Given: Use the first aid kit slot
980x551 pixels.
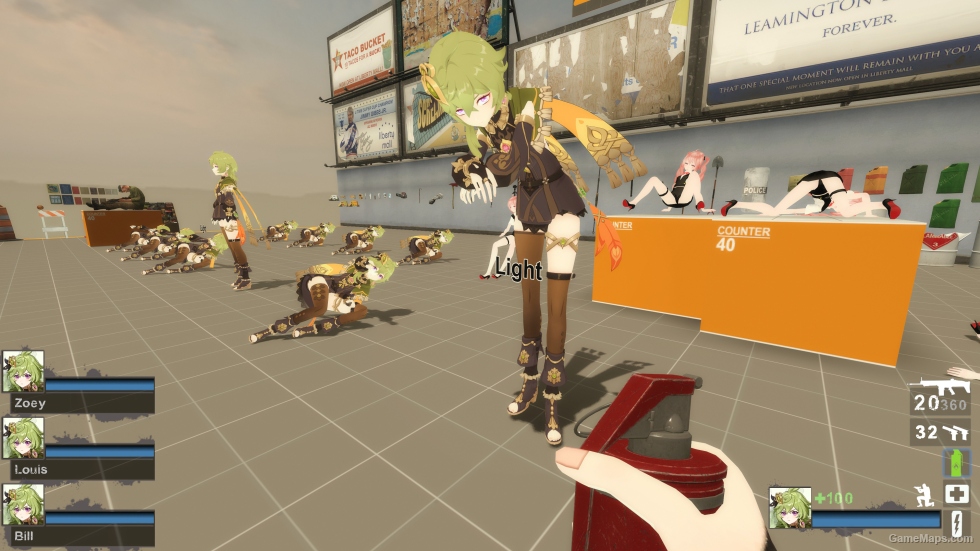Looking at the screenshot, I should pyautogui.click(x=956, y=493).
